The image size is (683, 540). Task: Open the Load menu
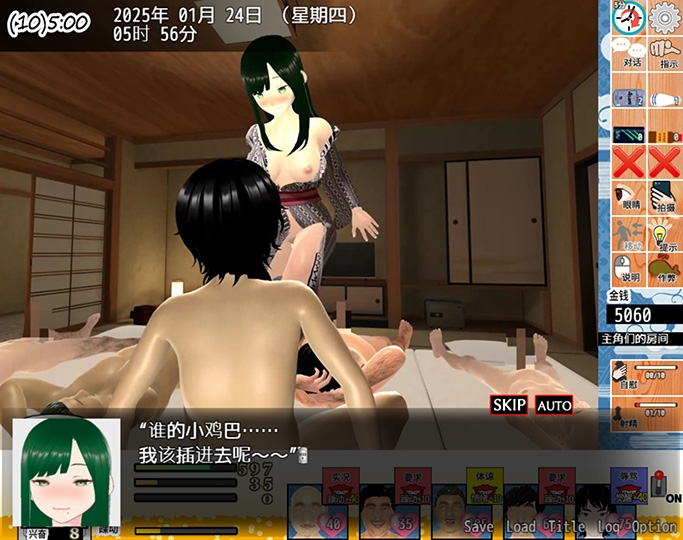pos(520,526)
